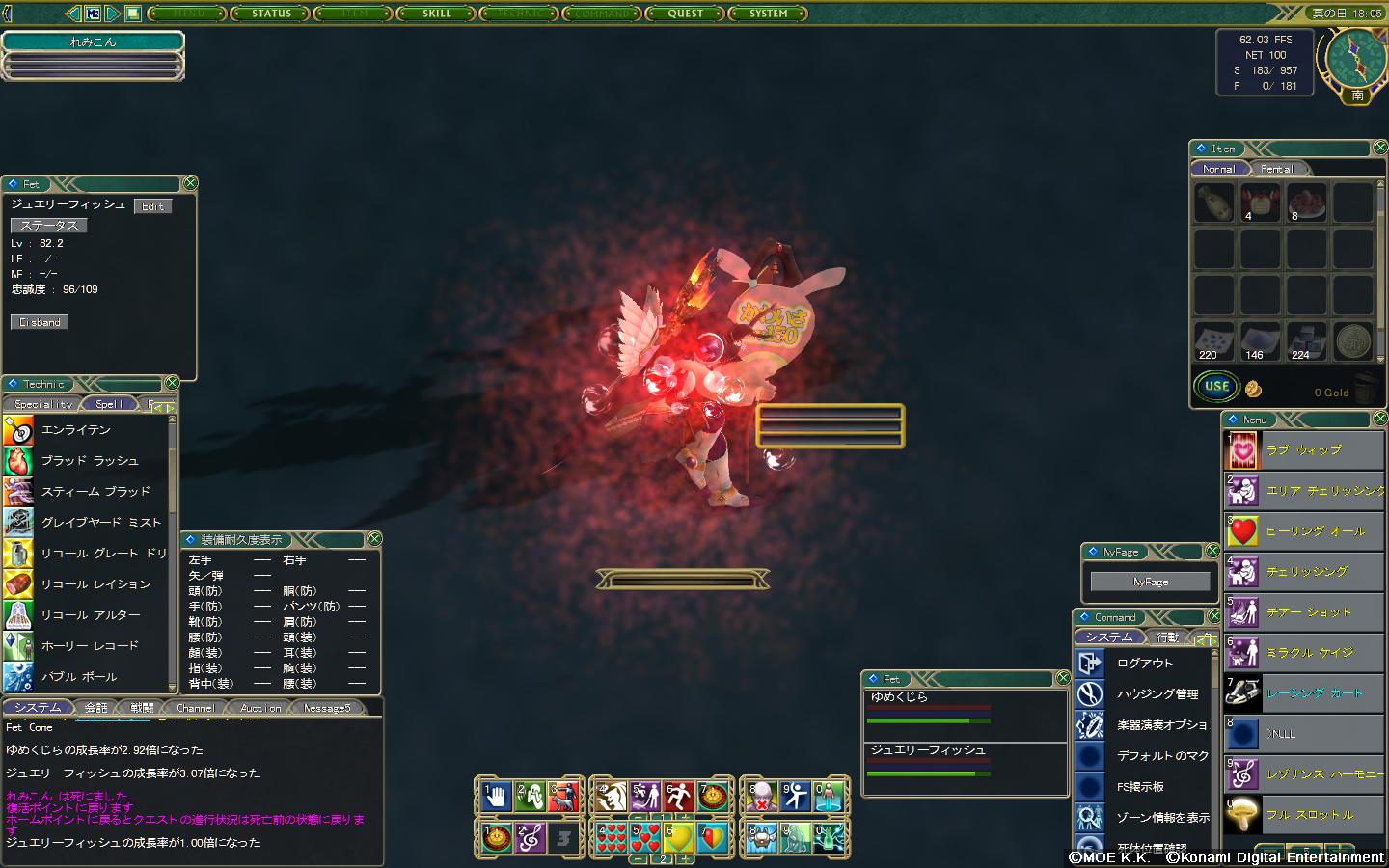Open the SKILL menu
Screen dimensions: 1389x868
(437, 14)
